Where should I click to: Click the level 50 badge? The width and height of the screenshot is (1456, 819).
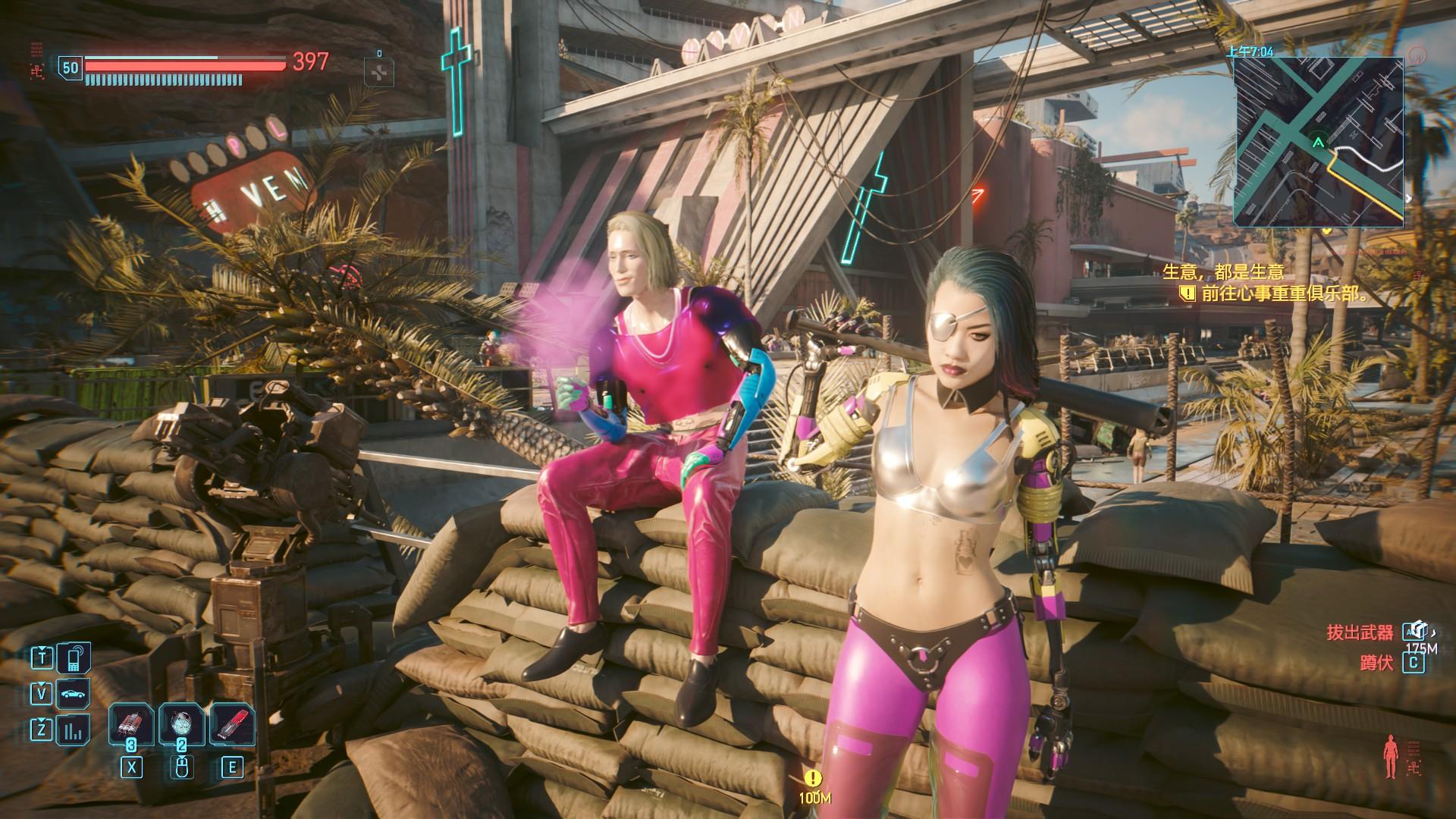70,68
